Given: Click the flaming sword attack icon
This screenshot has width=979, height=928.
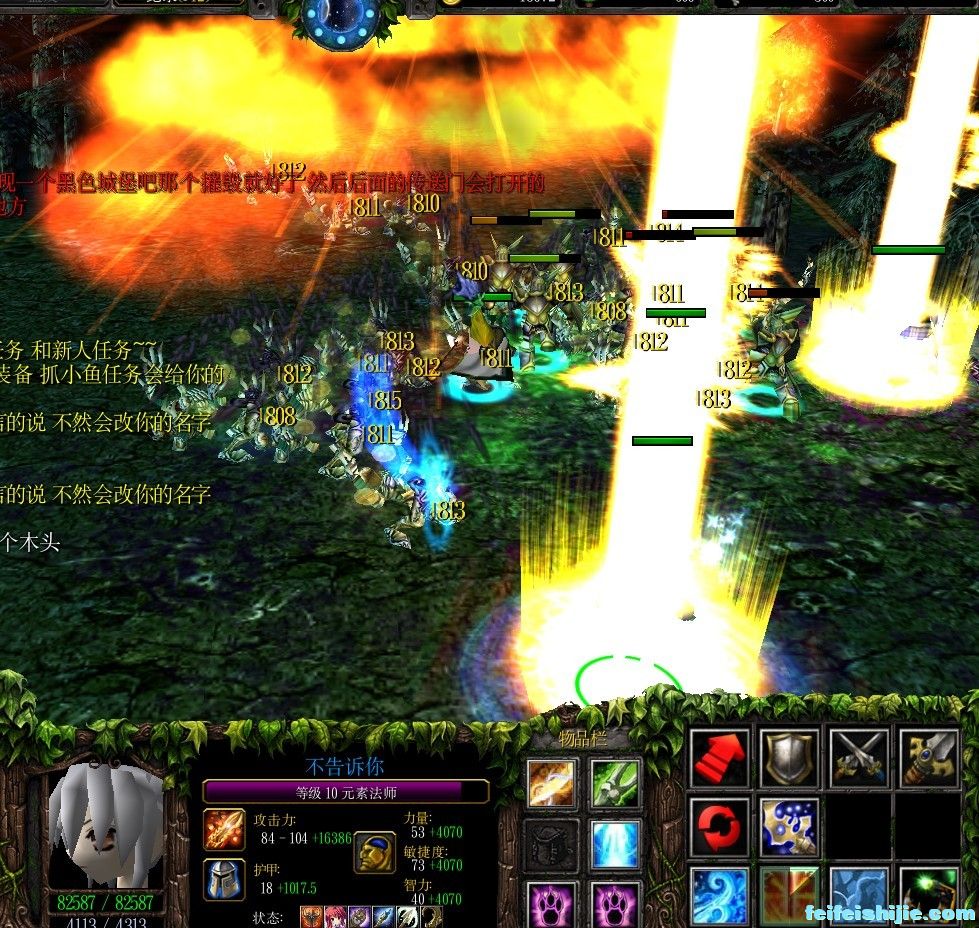Looking at the screenshot, I should coord(224,830).
